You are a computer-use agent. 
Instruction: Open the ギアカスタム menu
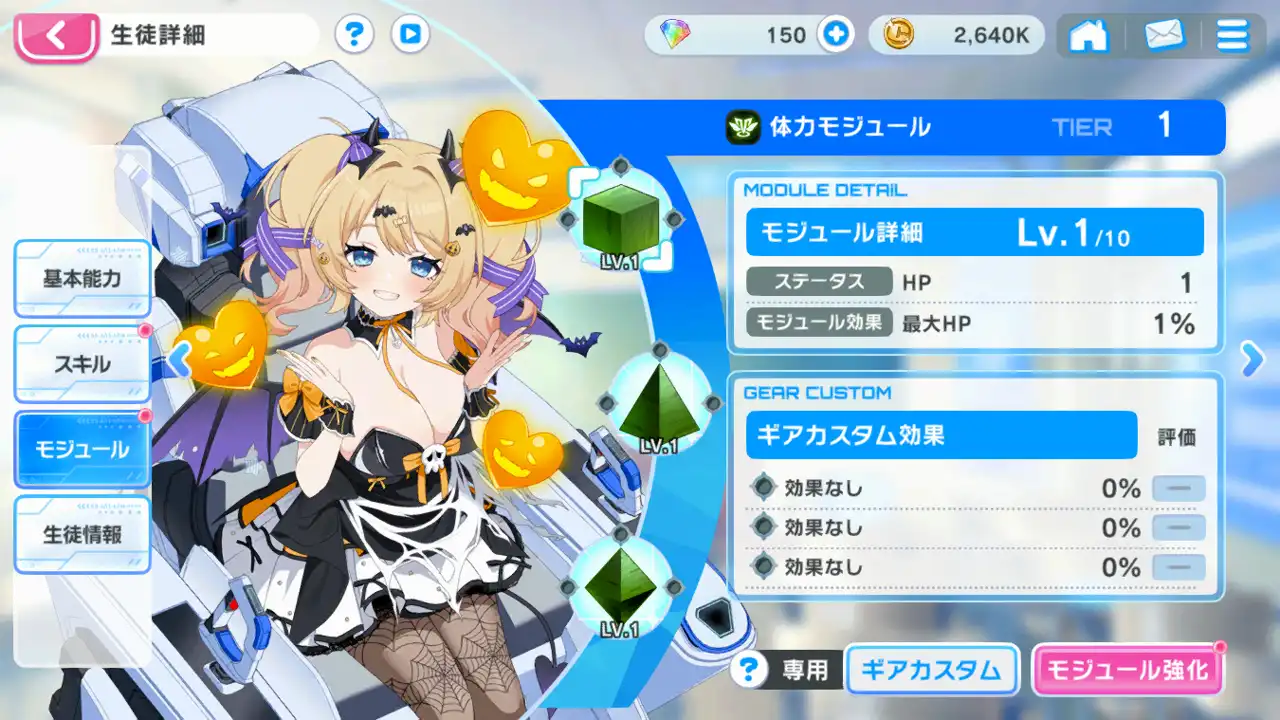(x=932, y=670)
